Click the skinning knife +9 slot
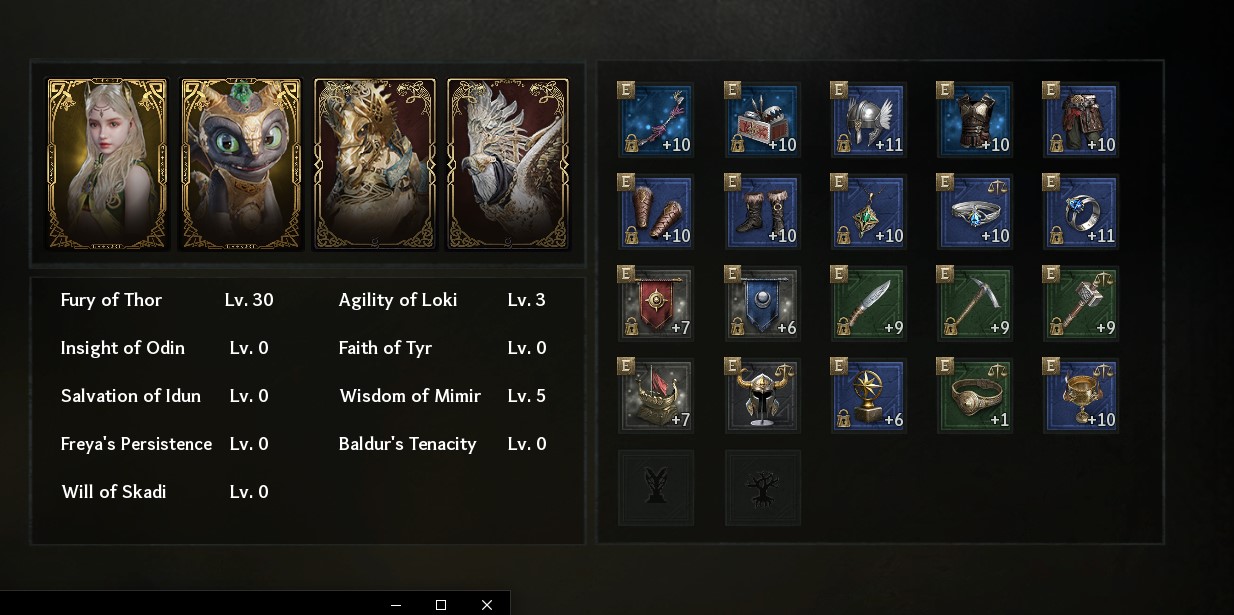Viewport: 1234px width, 615px height. (x=868, y=304)
